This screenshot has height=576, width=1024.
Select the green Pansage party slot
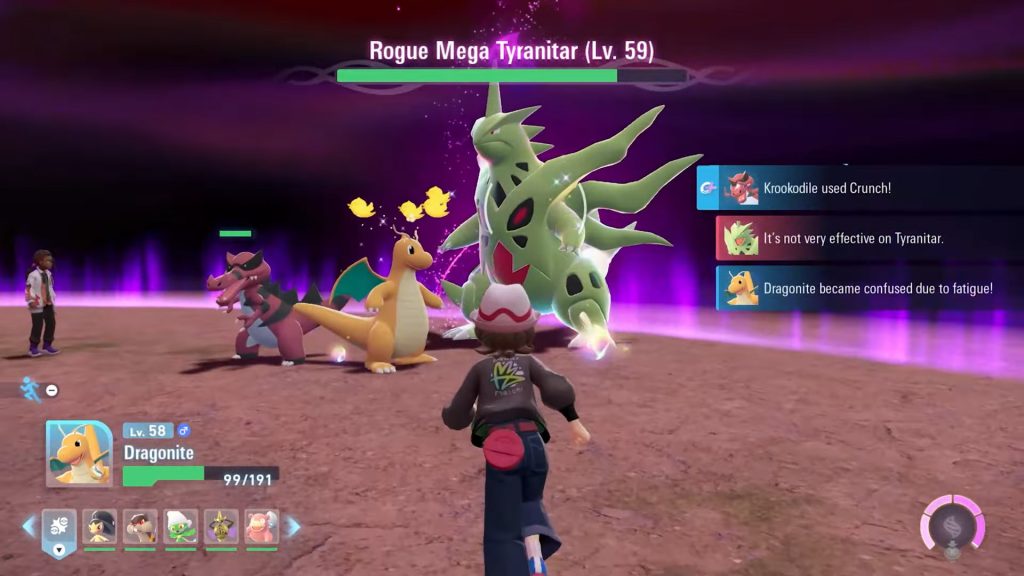pyautogui.click(x=181, y=527)
